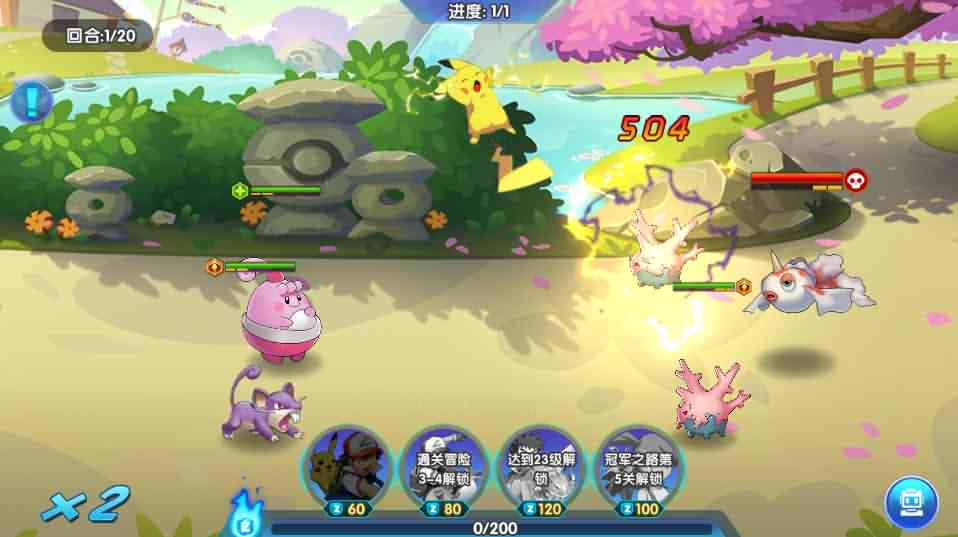Viewport: 958px width, 537px height.
Task: Select the locked Champion Road skill
Action: point(638,464)
